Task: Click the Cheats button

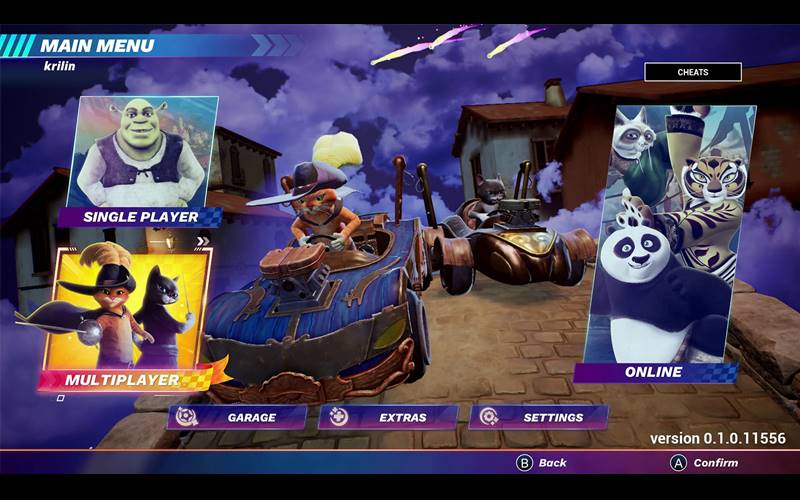Action: [692, 72]
